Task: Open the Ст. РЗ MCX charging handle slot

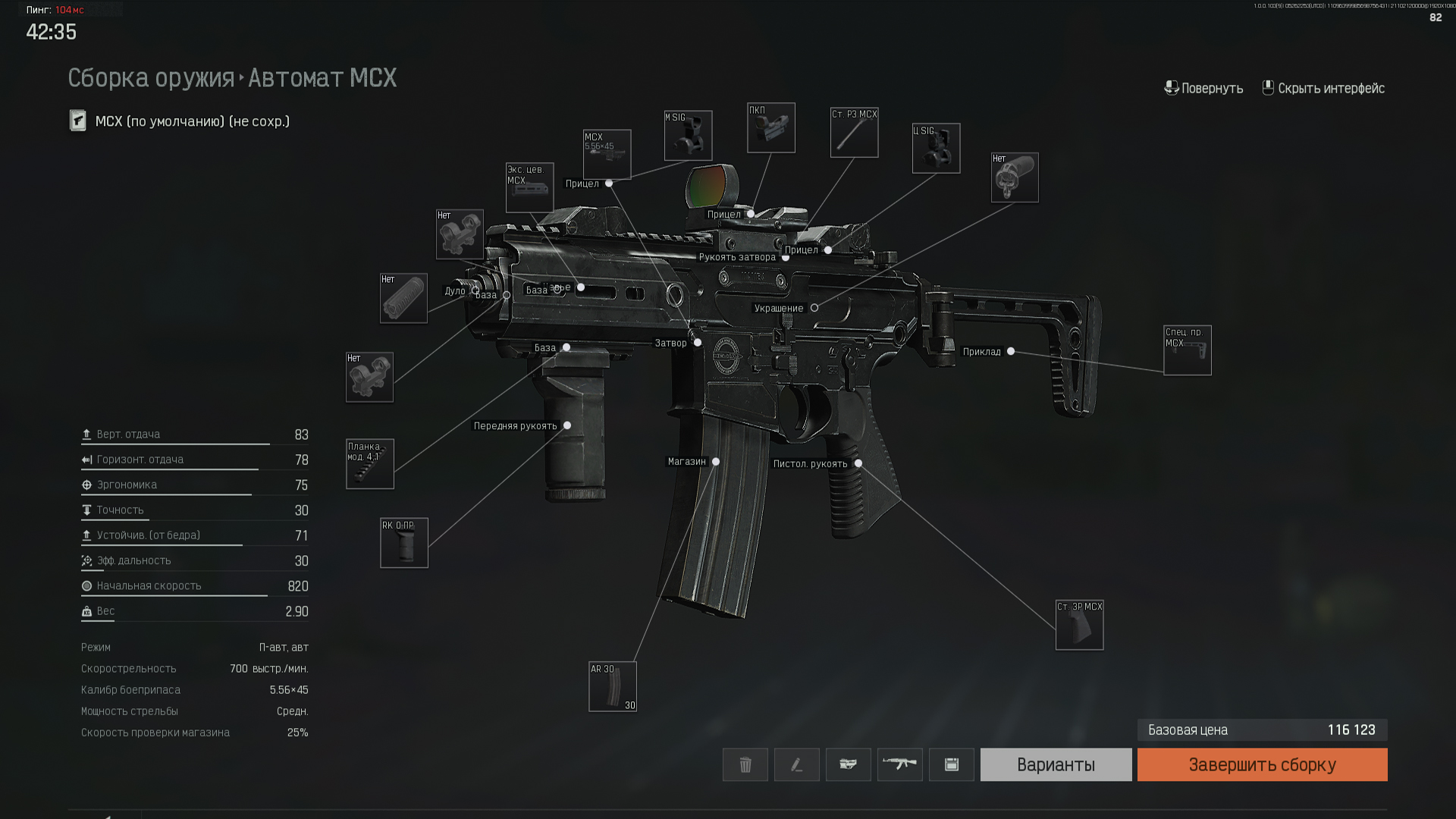Action: [854, 133]
